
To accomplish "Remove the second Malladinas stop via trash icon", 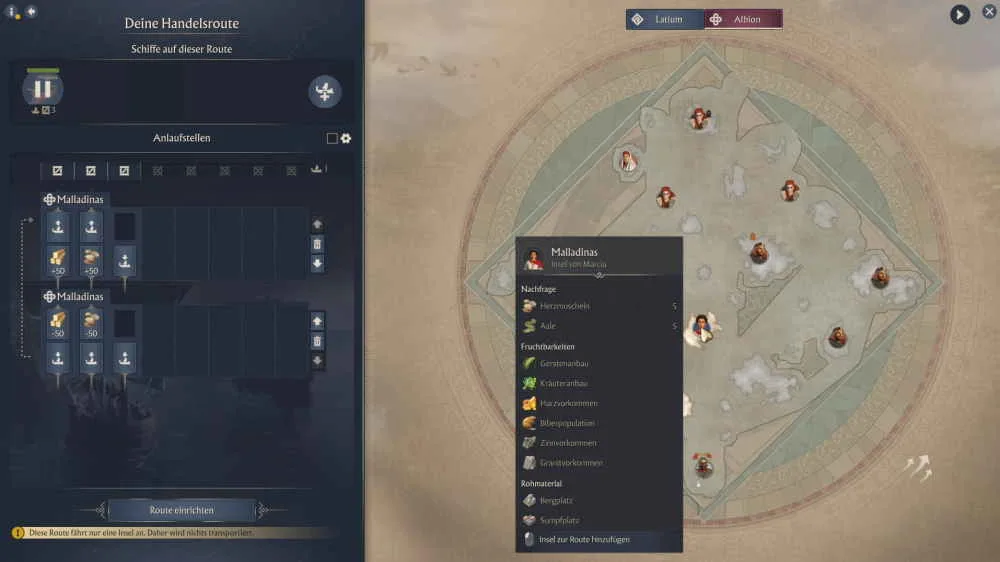I will tap(317, 341).
